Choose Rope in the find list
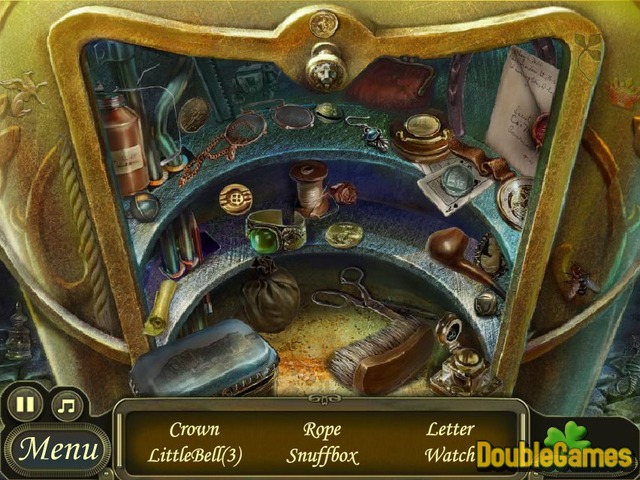 (321, 429)
